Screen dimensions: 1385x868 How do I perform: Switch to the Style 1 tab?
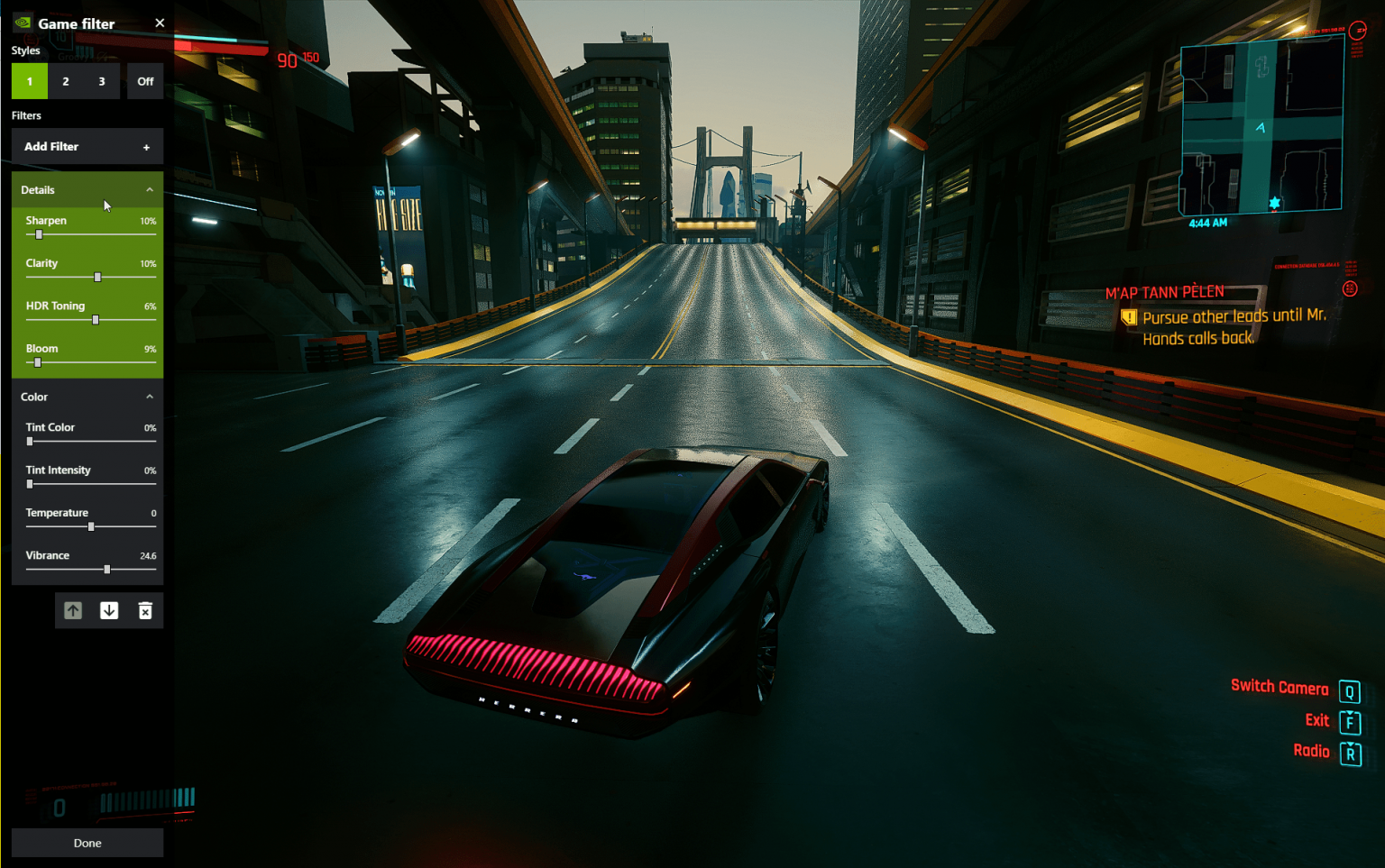[x=29, y=81]
